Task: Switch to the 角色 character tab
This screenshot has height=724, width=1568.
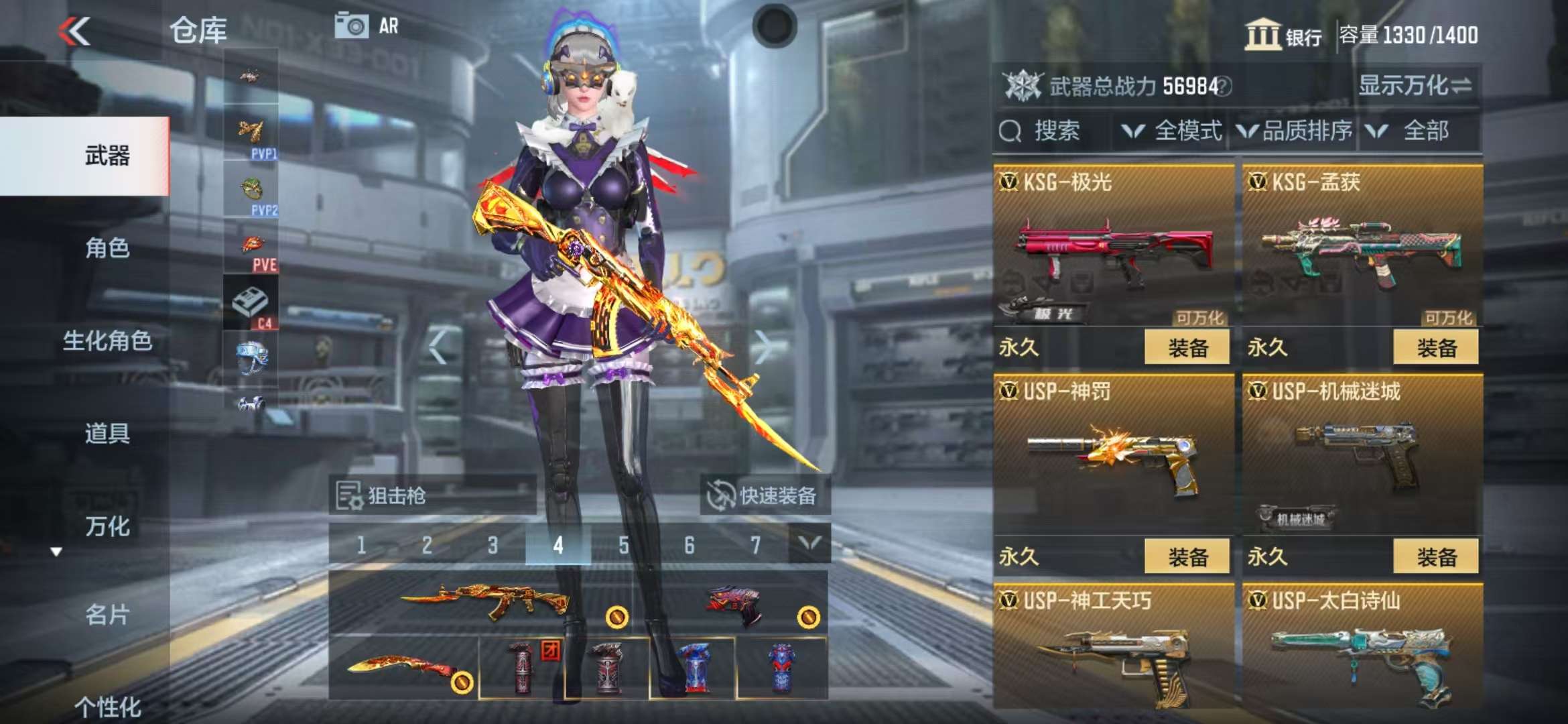Action: [x=107, y=248]
